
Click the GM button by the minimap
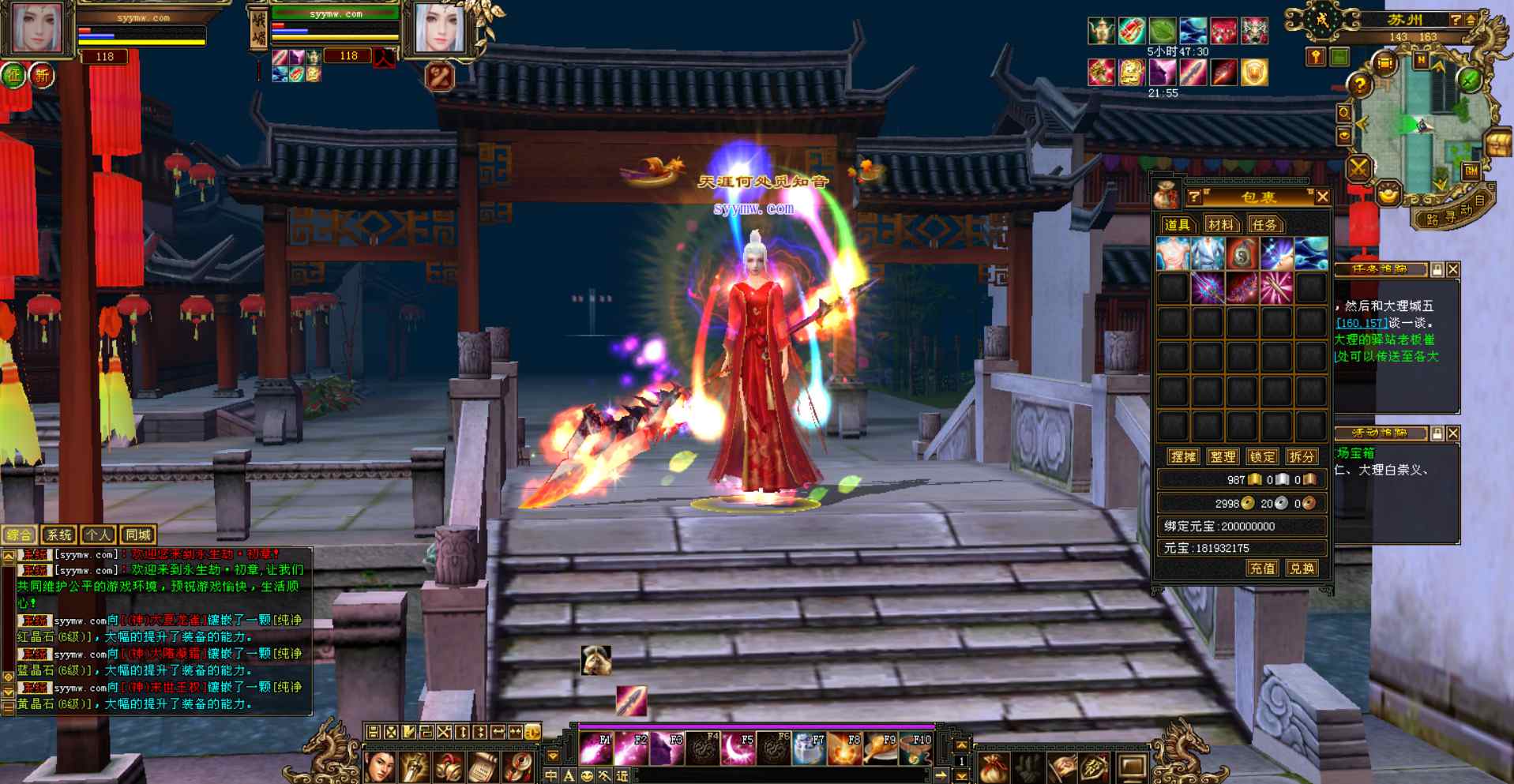click(1471, 170)
